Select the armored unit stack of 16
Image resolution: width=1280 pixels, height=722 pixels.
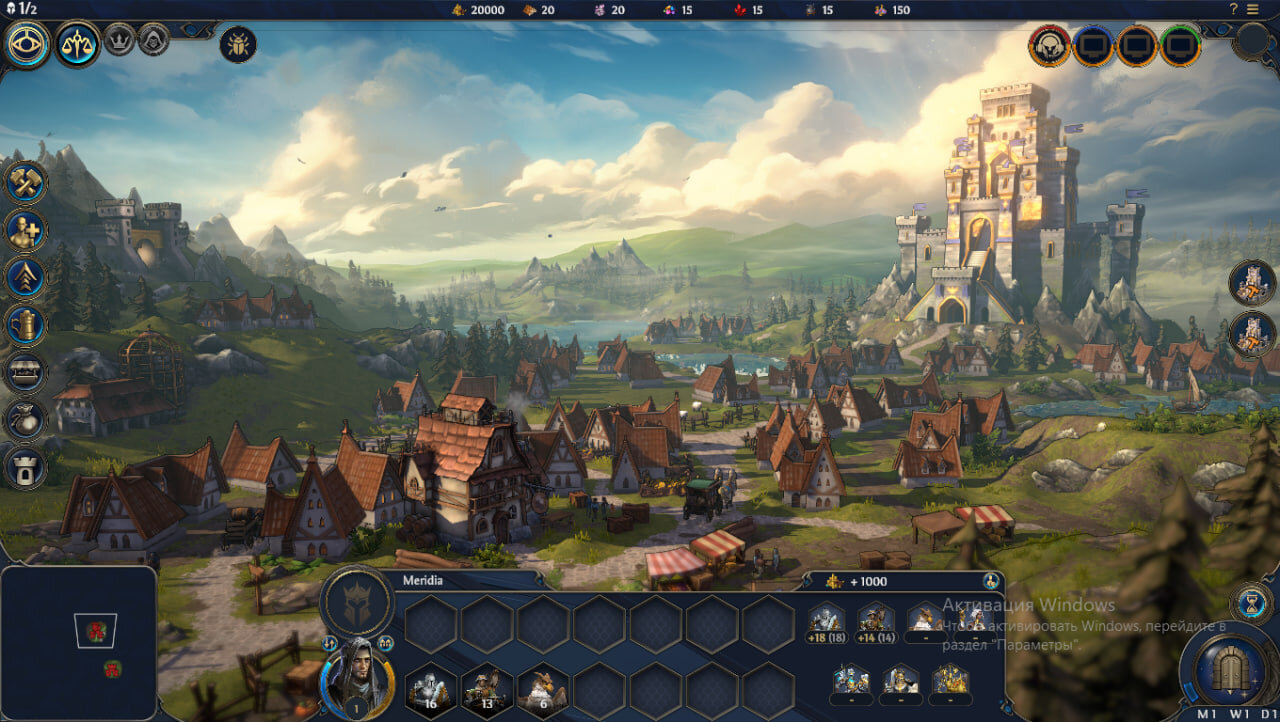click(431, 688)
